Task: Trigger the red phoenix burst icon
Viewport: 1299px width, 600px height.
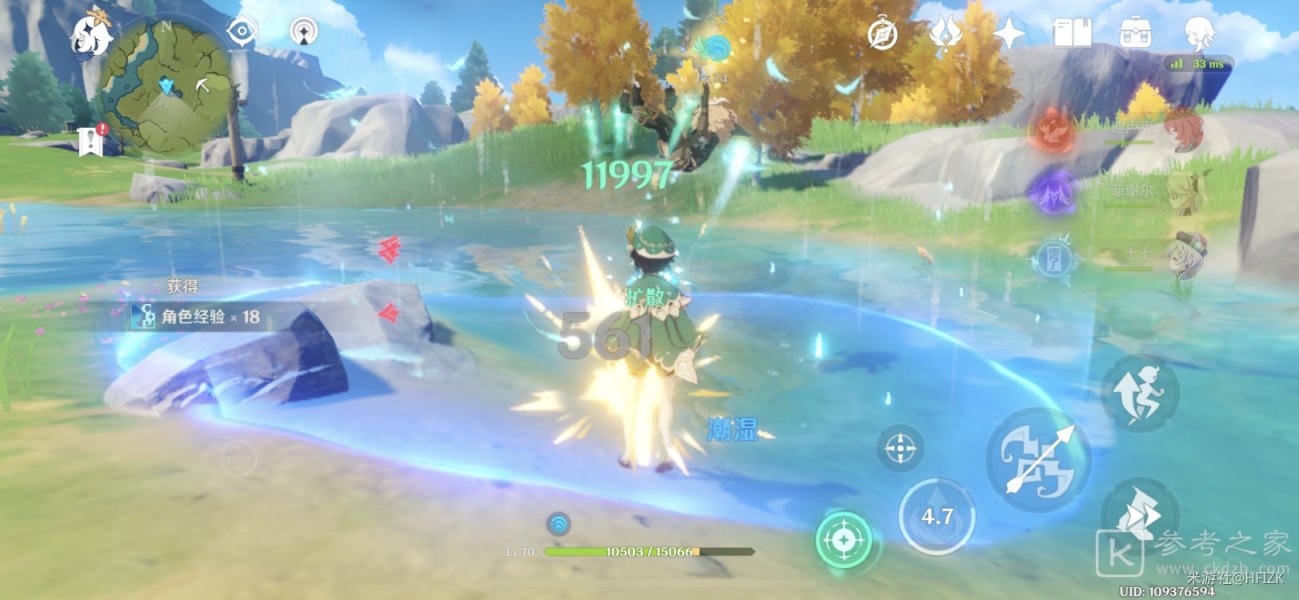Action: pyautogui.click(x=1053, y=131)
